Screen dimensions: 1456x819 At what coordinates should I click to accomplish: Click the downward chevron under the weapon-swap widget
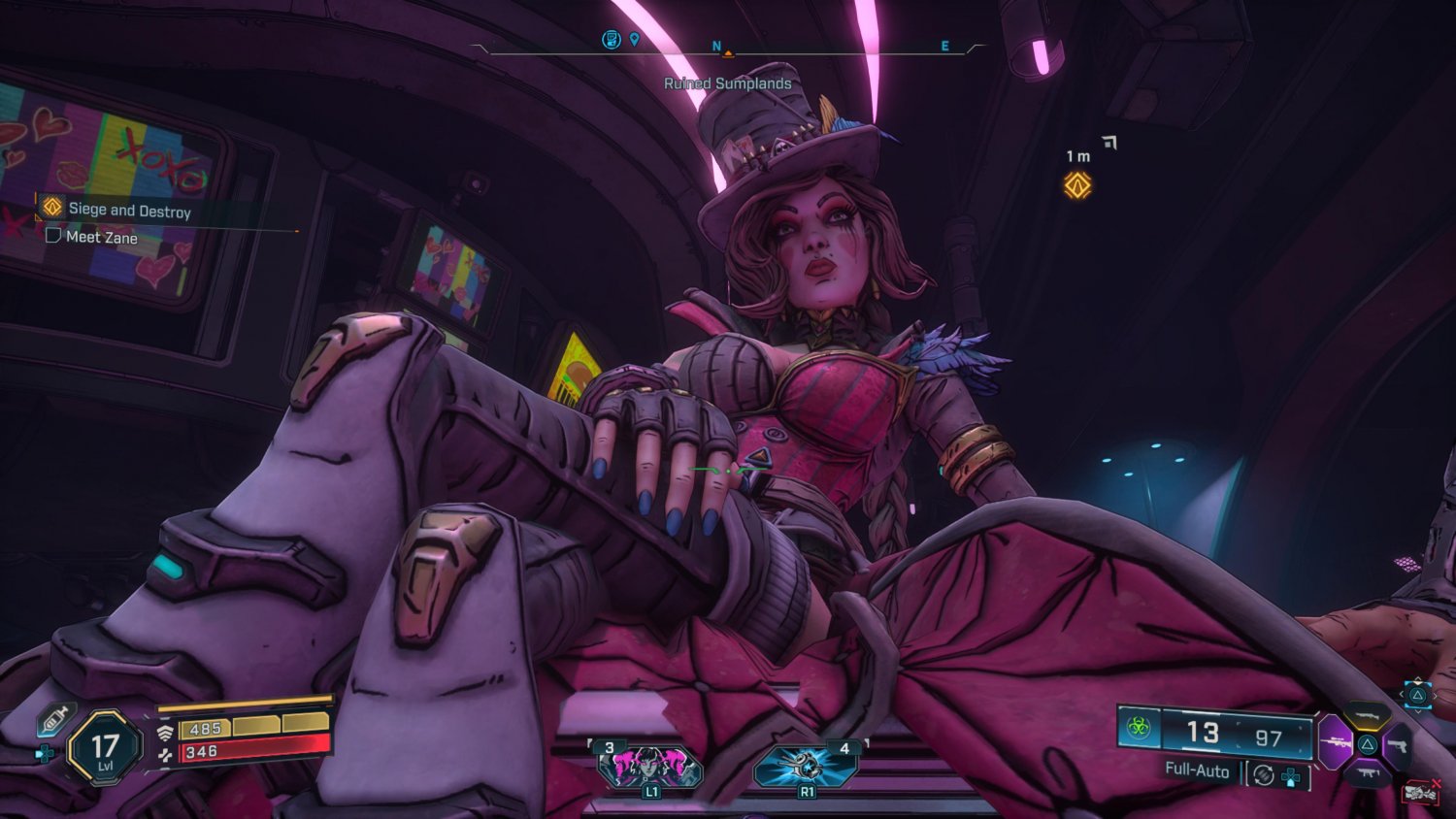click(1417, 712)
